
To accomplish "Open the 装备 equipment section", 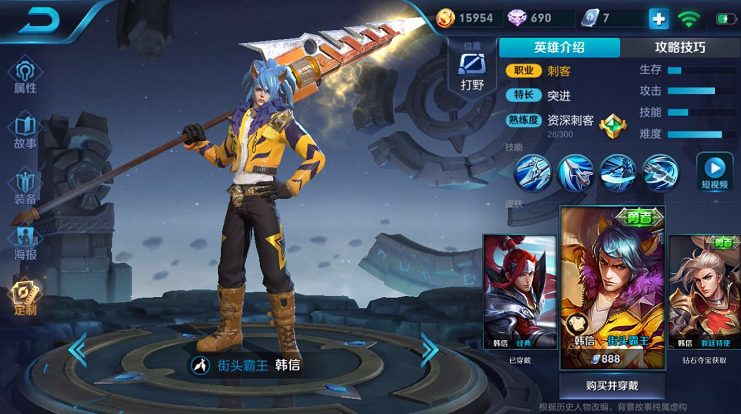I will pyautogui.click(x=25, y=187).
